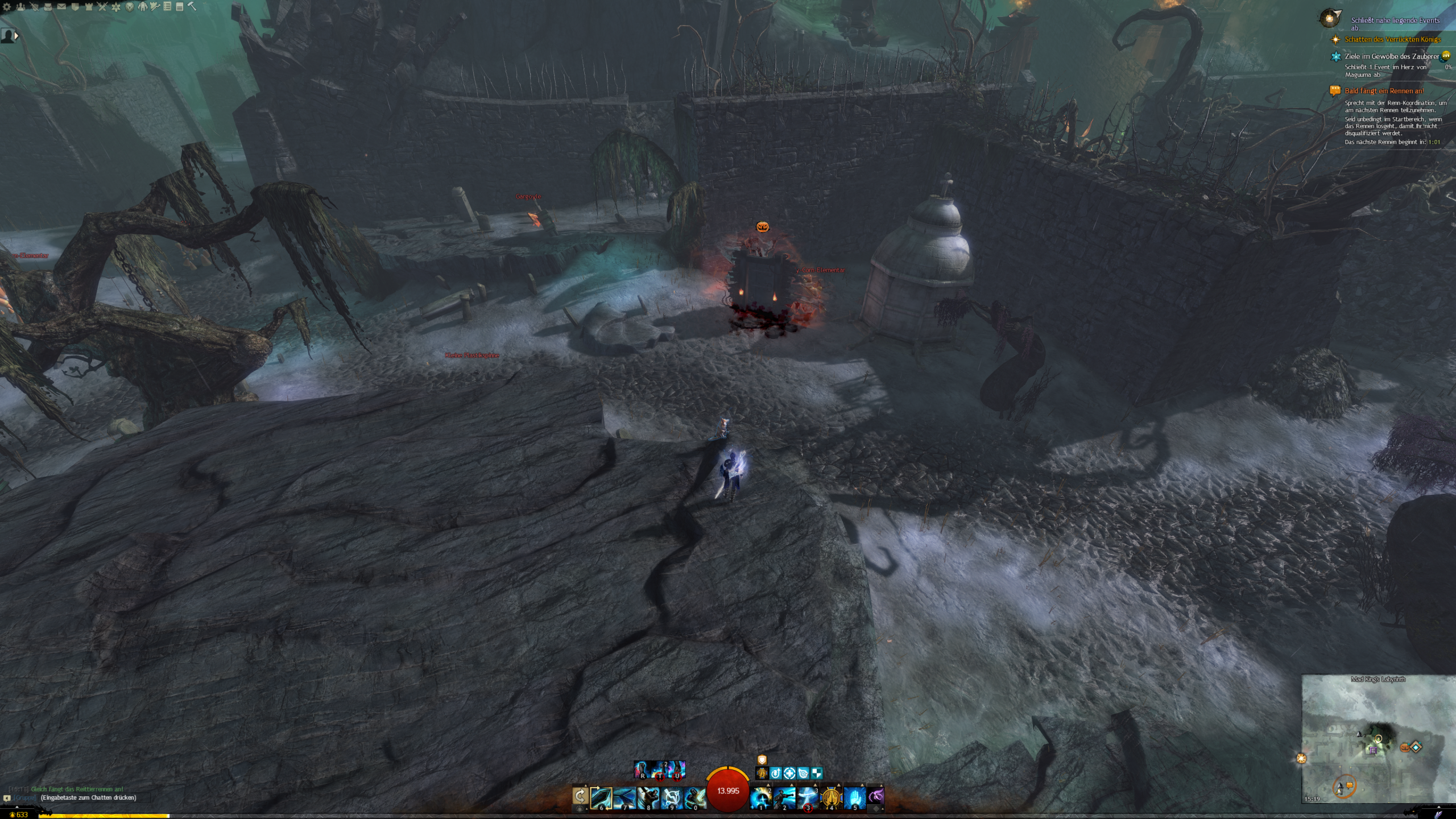This screenshot has width=1456, height=819.
Task: Summon mount with the purple raptor icon
Action: (876, 795)
